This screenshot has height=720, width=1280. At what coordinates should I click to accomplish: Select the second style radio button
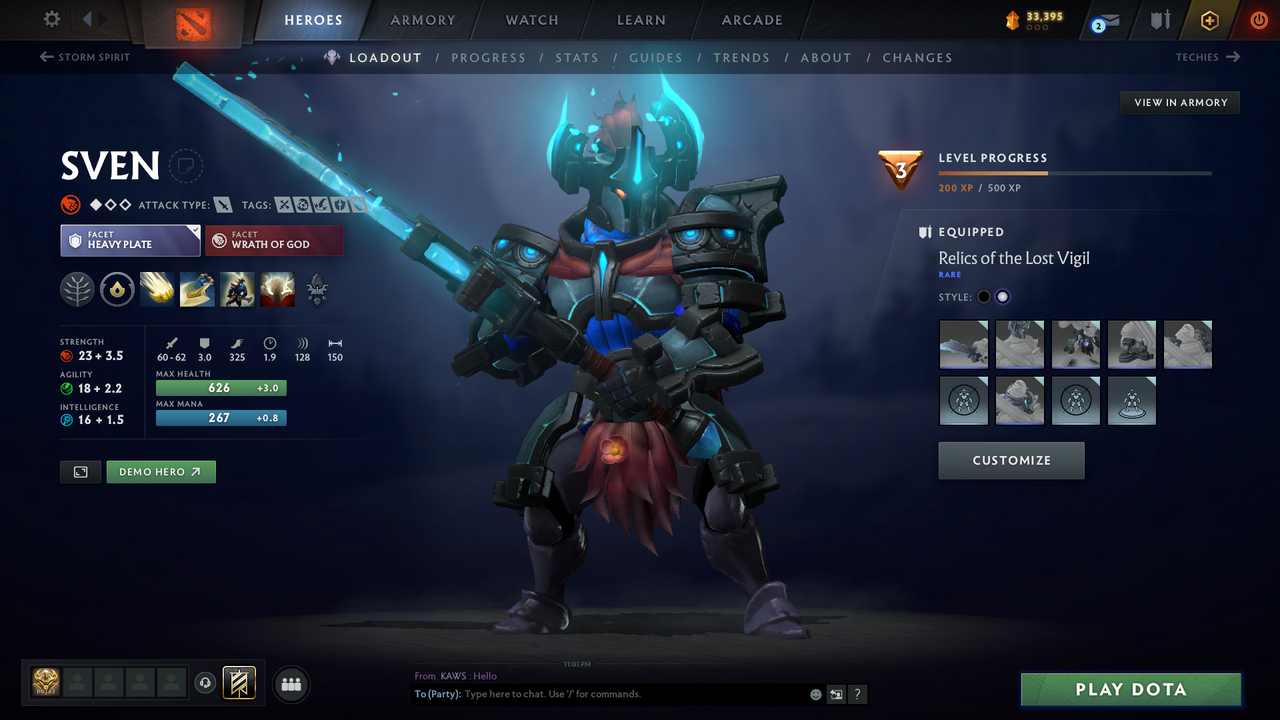point(1003,296)
